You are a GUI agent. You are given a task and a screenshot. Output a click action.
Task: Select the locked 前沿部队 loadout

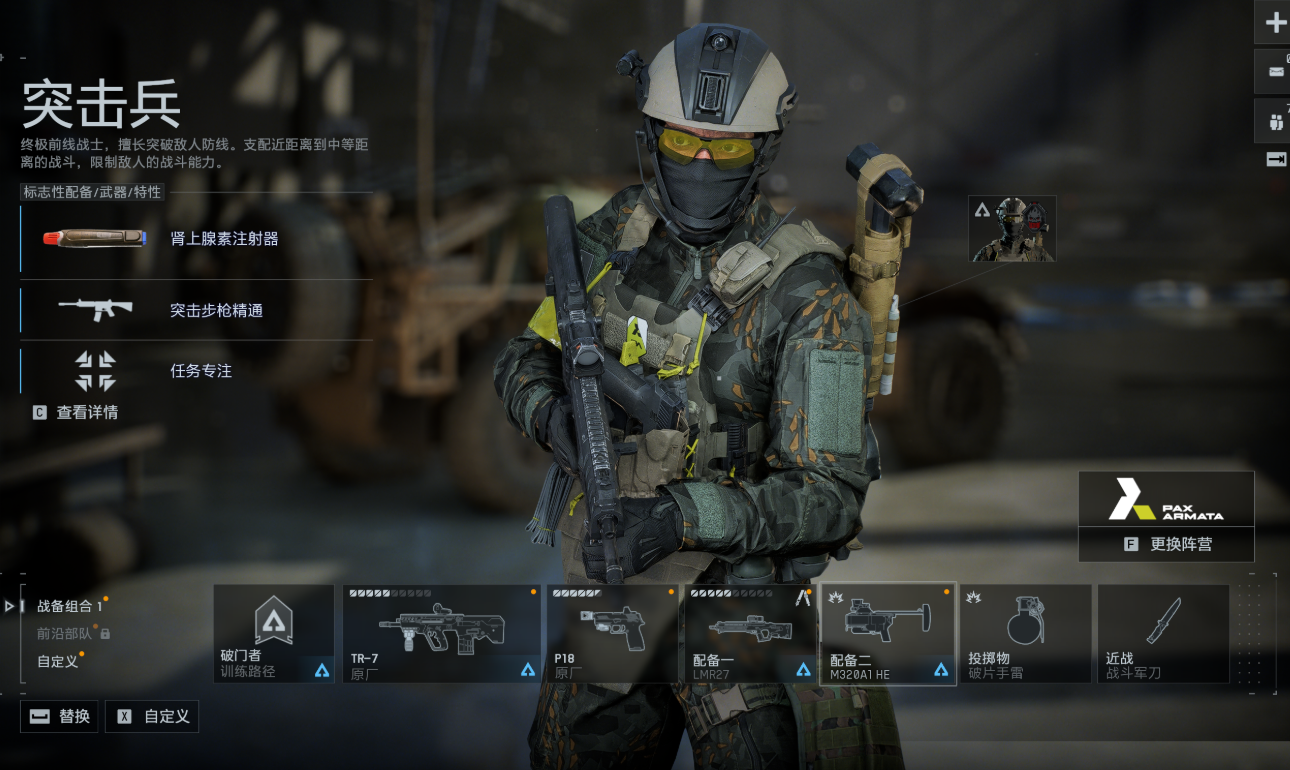pyautogui.click(x=66, y=633)
